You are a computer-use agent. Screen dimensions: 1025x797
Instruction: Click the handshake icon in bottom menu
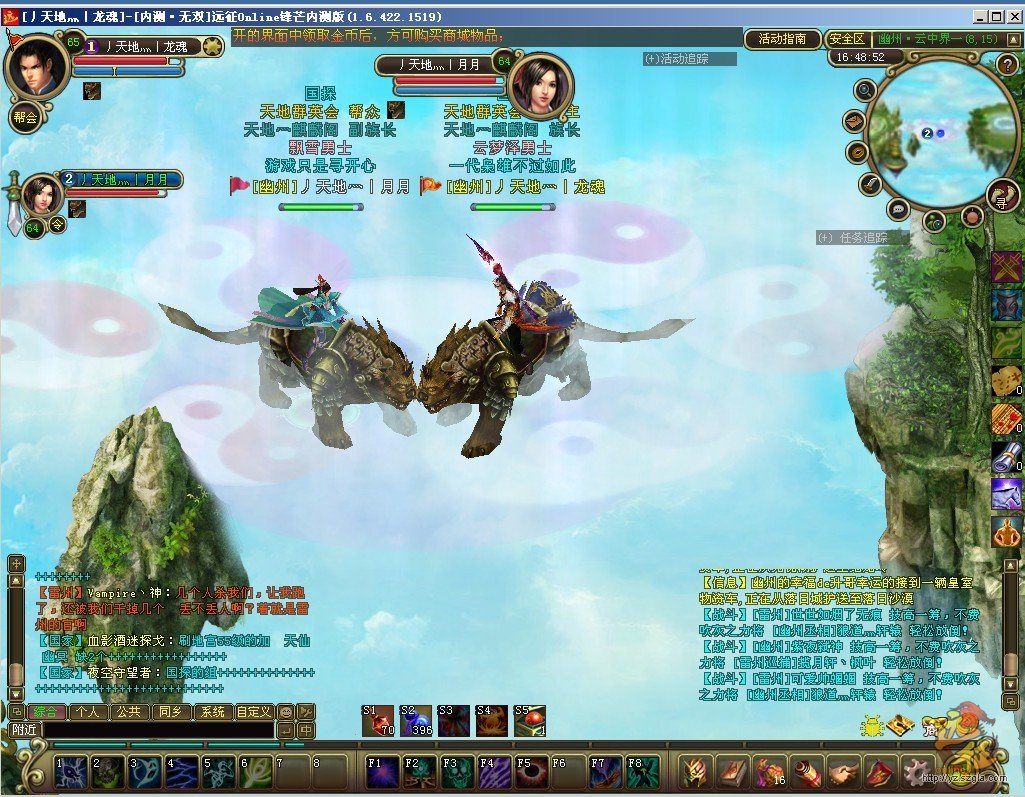pos(842,772)
